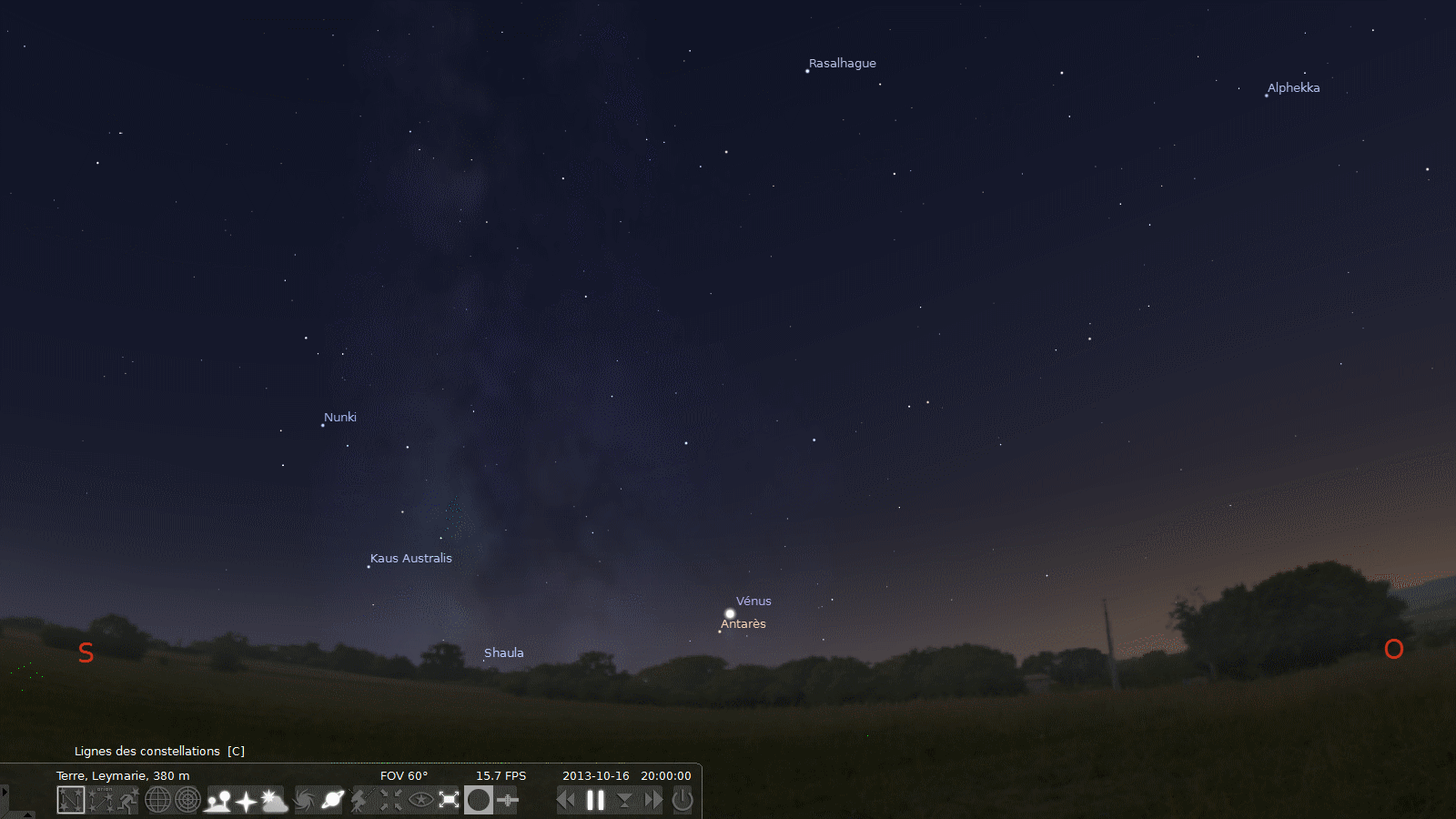This screenshot has width=1456, height=819.
Task: Toggle night mode eye icon
Action: (x=420, y=800)
